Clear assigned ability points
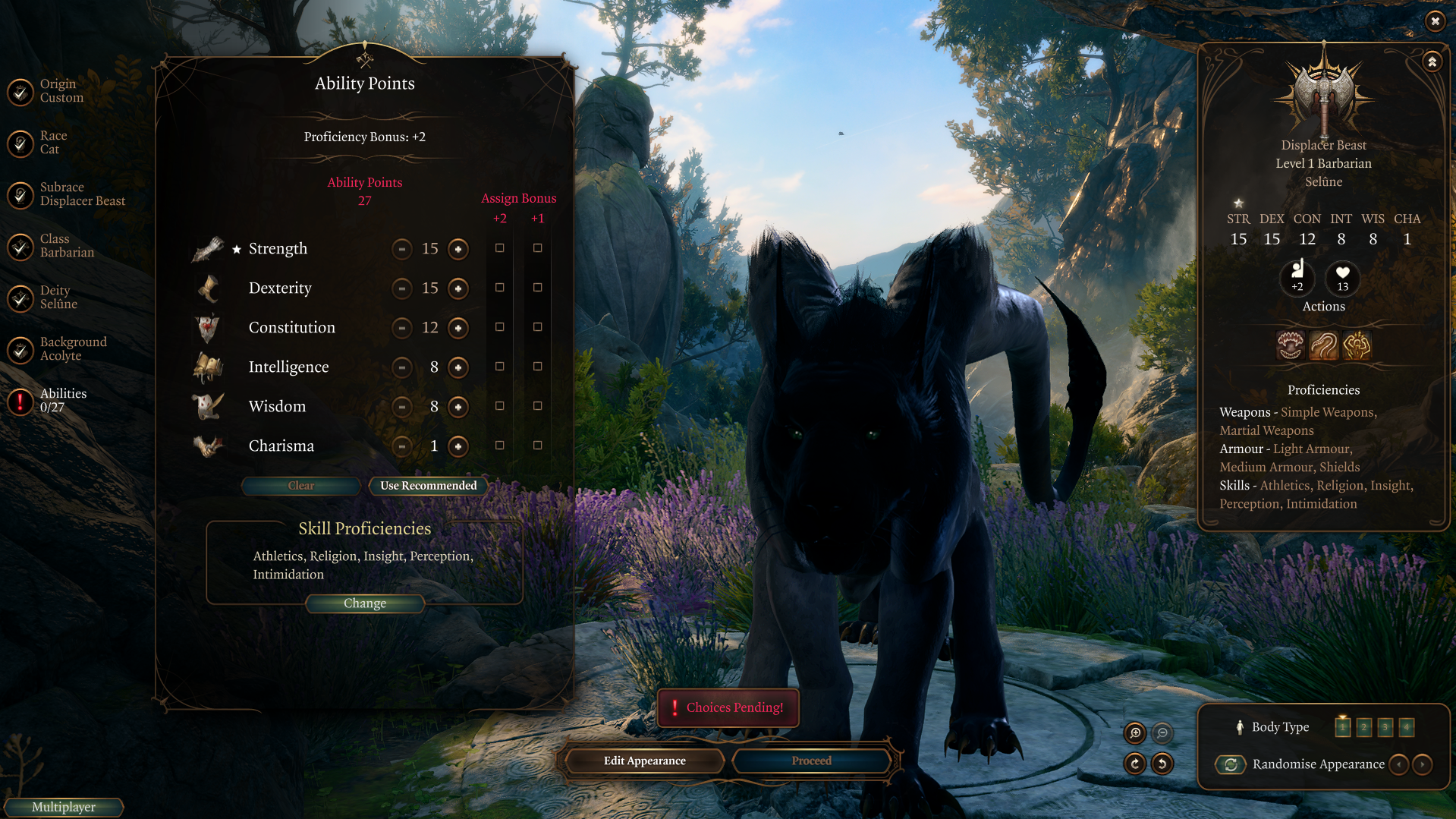 coord(301,486)
